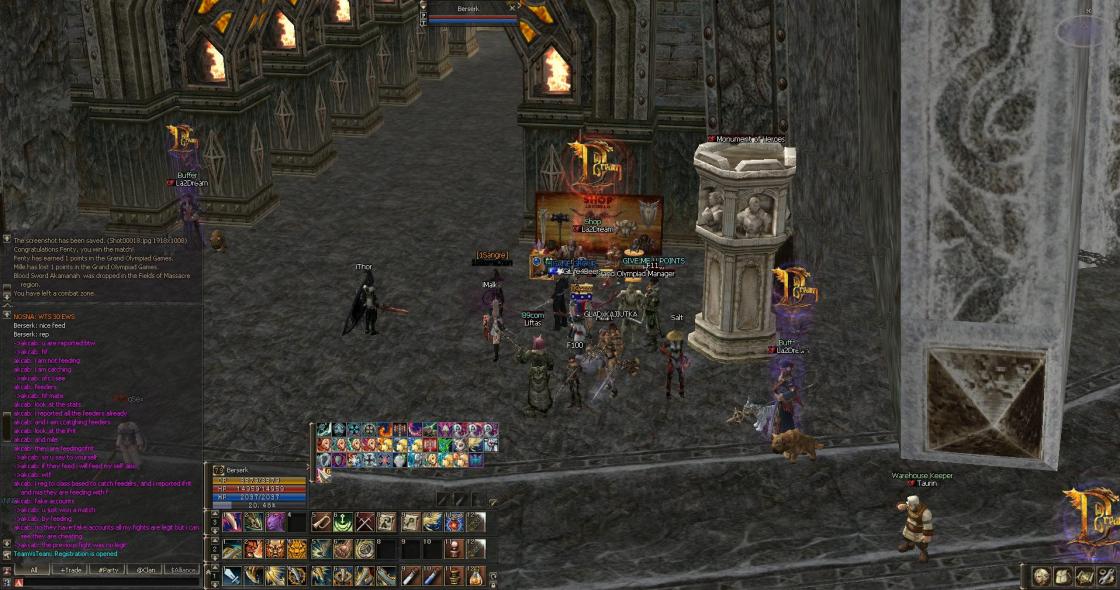Open the system wrench menu icon

(x=1107, y=576)
